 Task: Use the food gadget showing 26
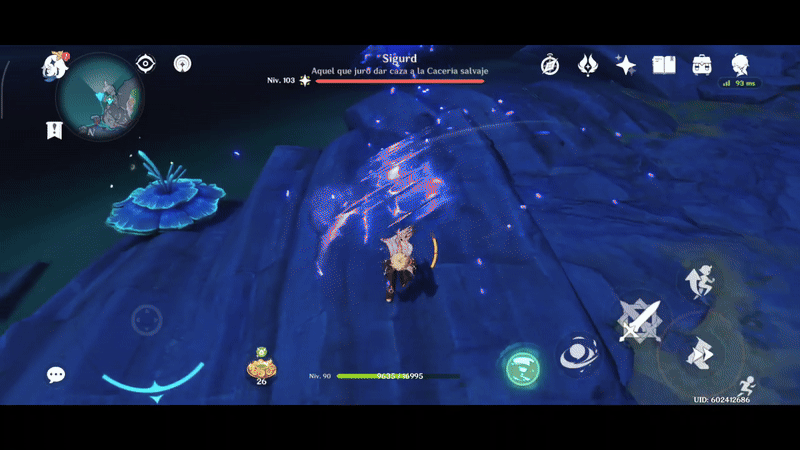tap(261, 367)
